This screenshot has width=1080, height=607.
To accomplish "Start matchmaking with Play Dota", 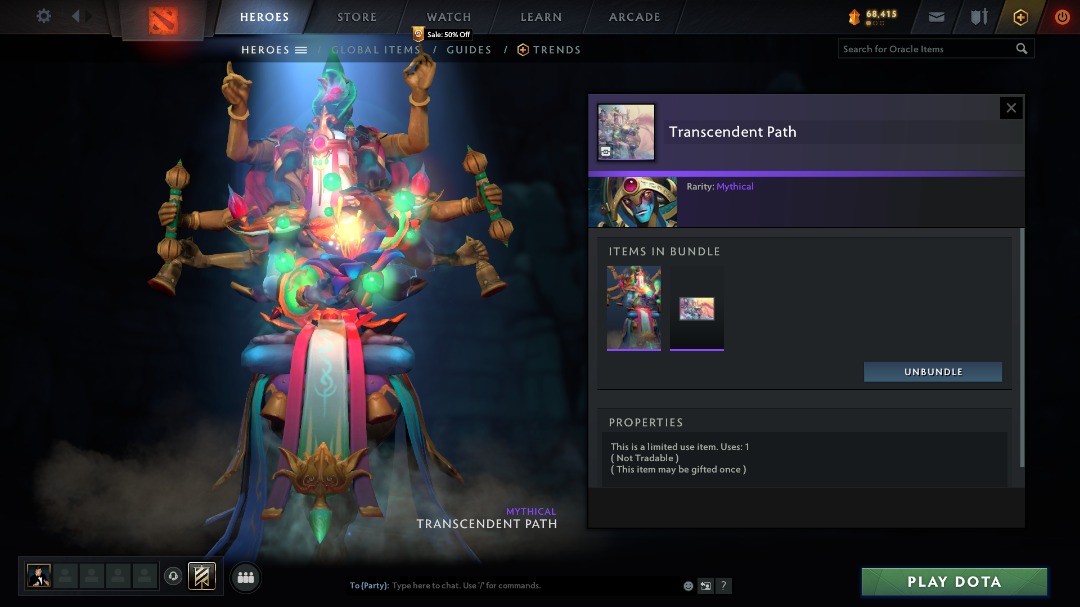I will point(954,582).
